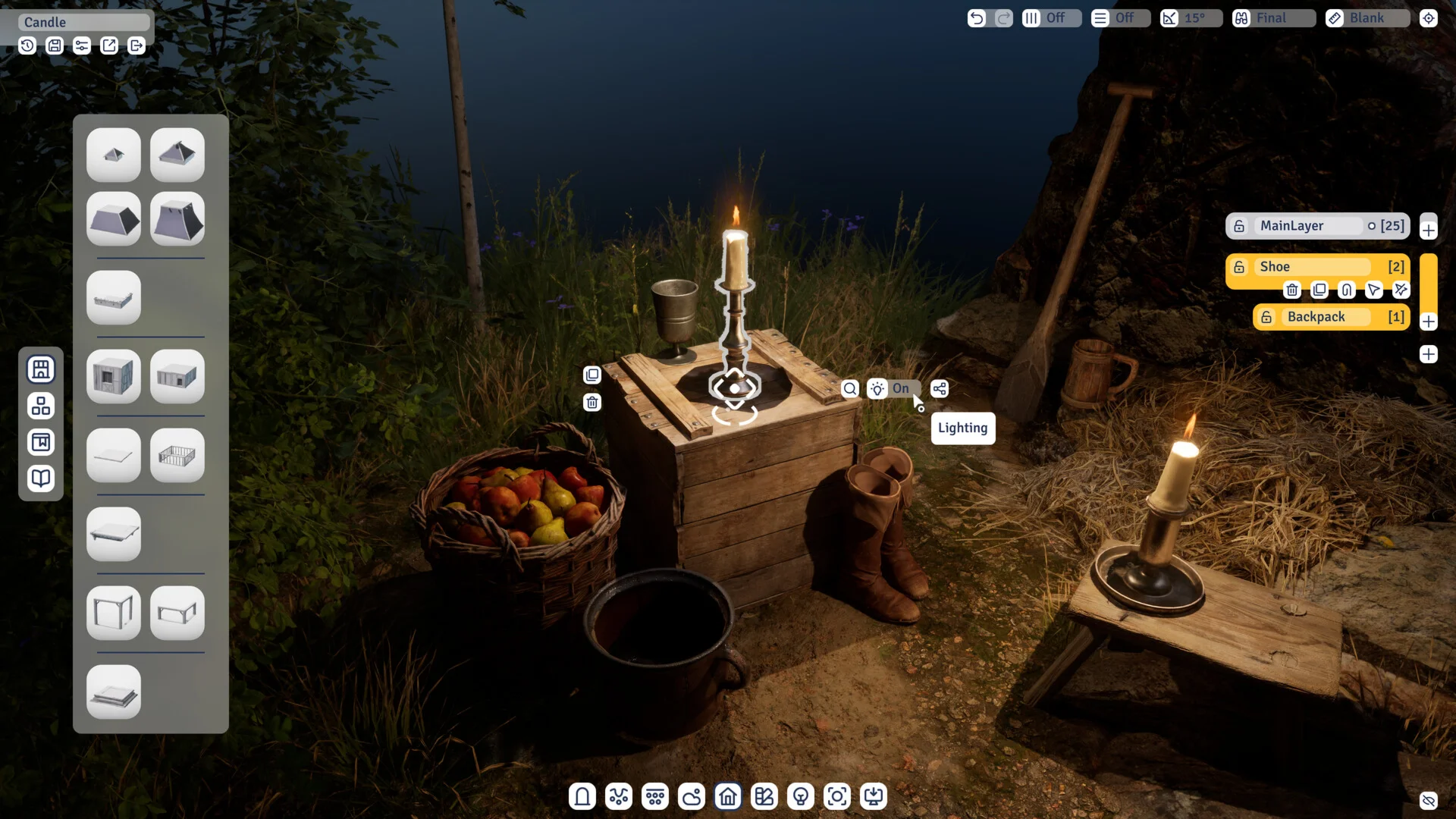Delete the Shoe layer with its trash icon
This screenshot has height=819, width=1456.
coord(1292,290)
